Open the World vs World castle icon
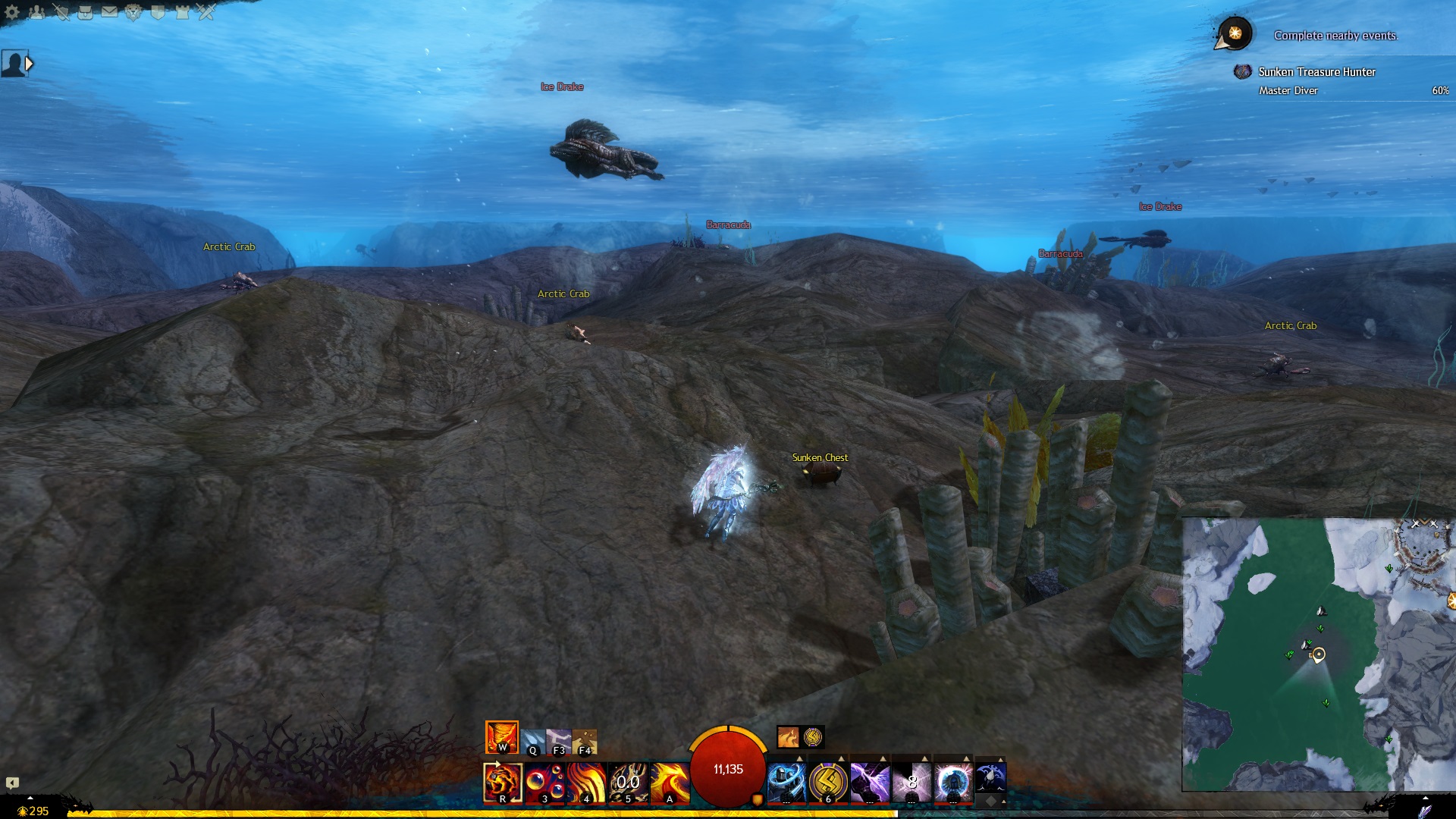 182,12
